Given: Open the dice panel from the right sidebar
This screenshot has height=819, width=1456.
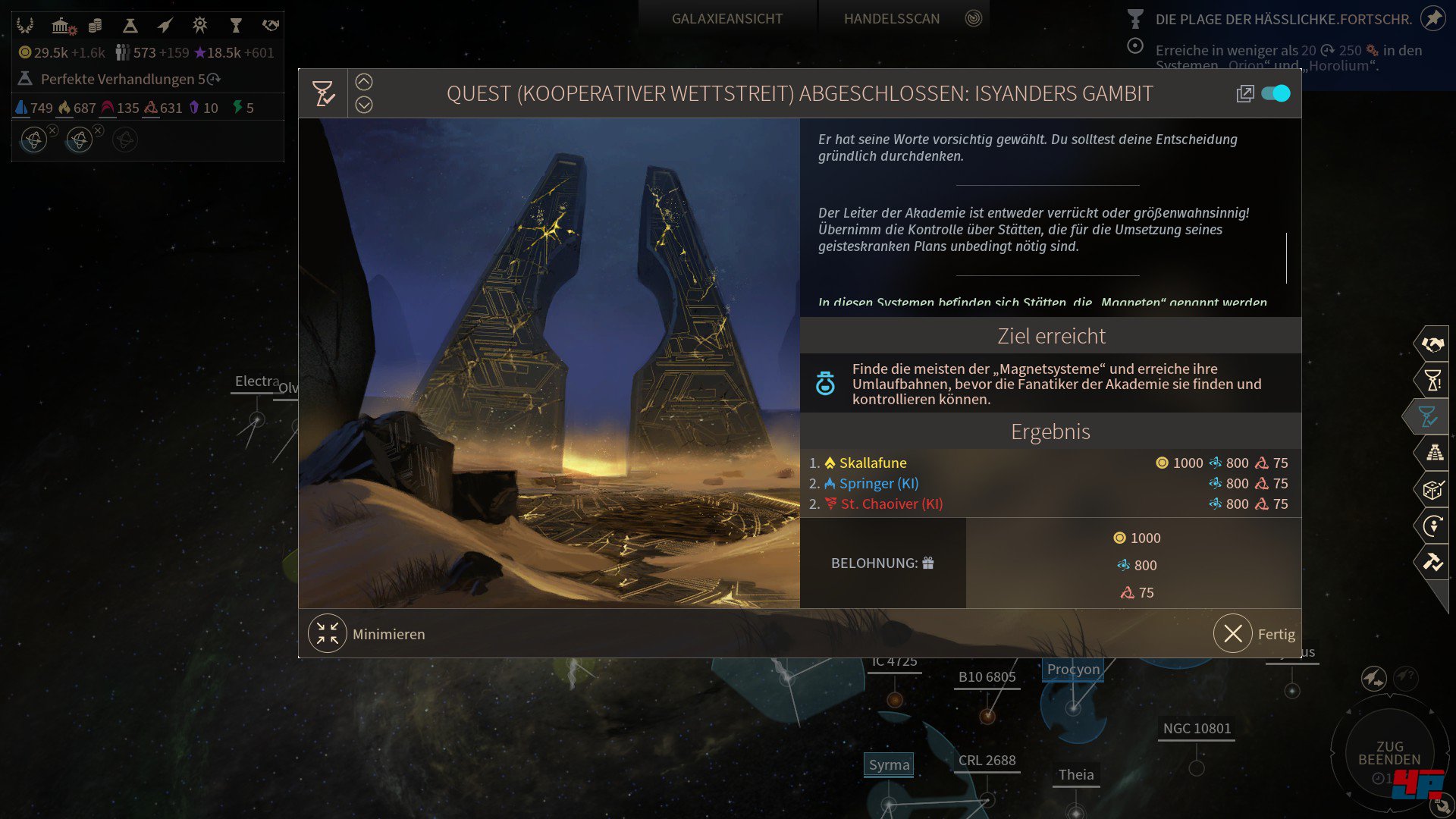Looking at the screenshot, I should [x=1435, y=488].
